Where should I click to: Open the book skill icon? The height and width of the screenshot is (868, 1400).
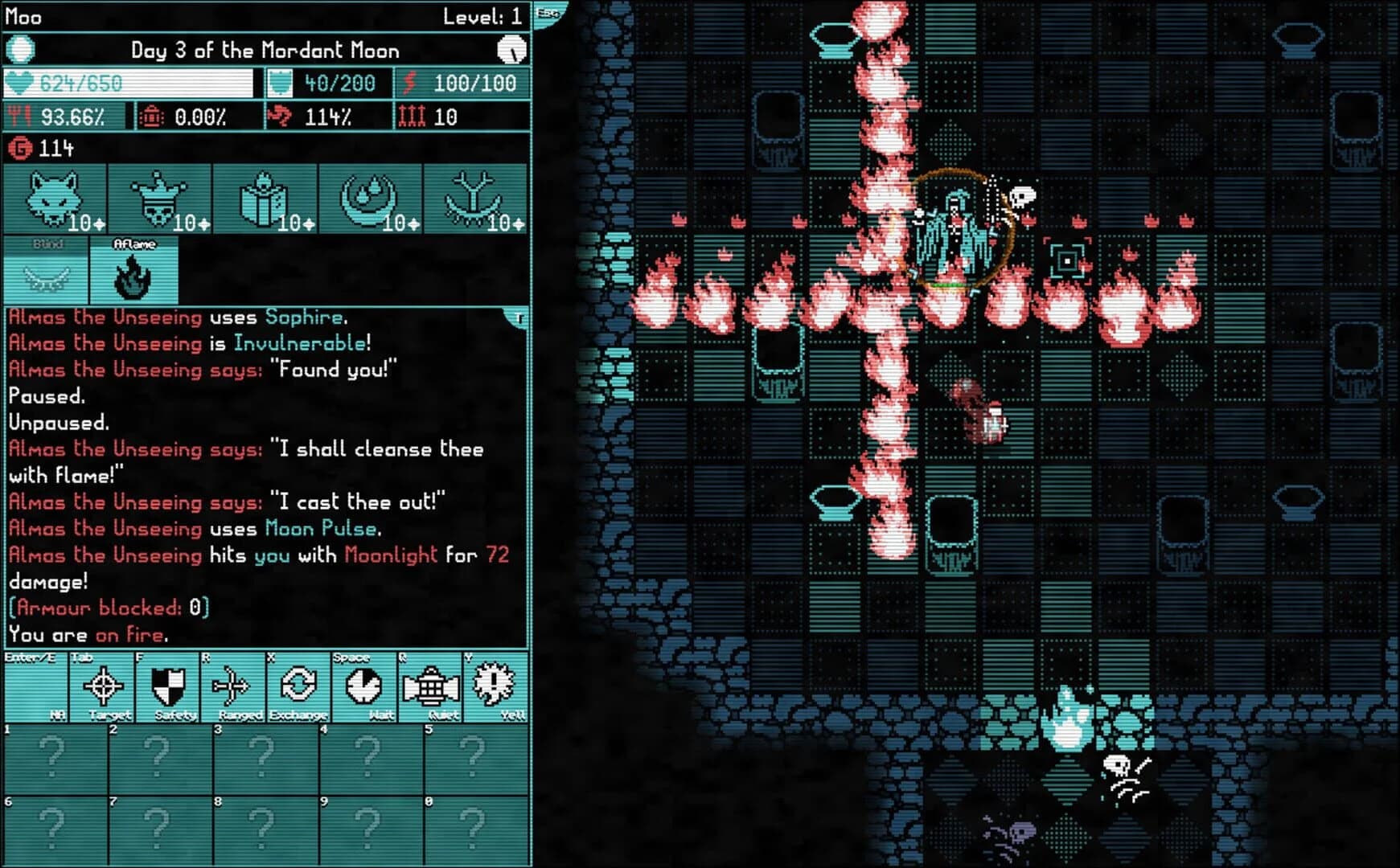pos(265,196)
